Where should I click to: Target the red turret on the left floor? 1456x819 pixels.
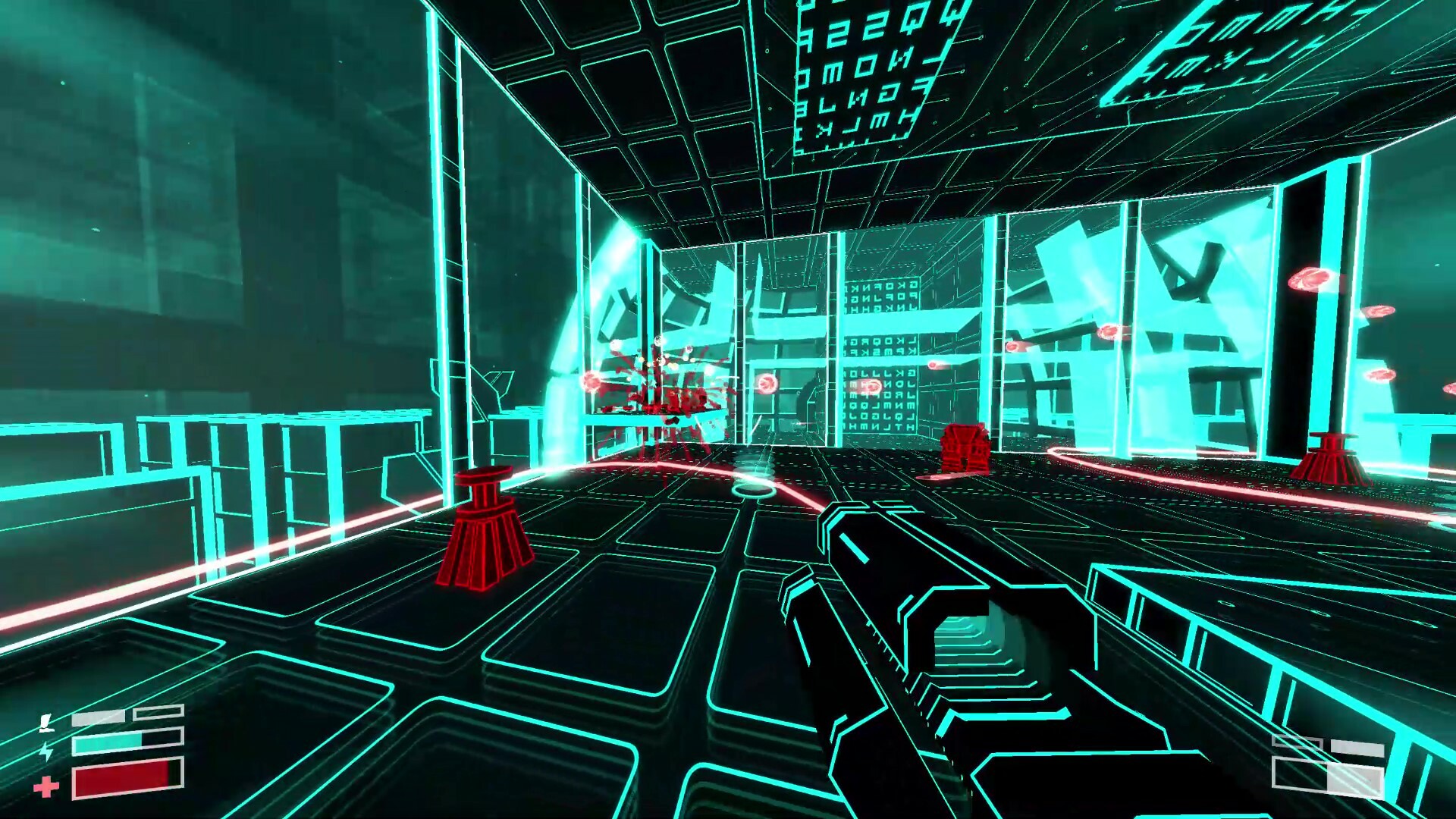point(485,531)
